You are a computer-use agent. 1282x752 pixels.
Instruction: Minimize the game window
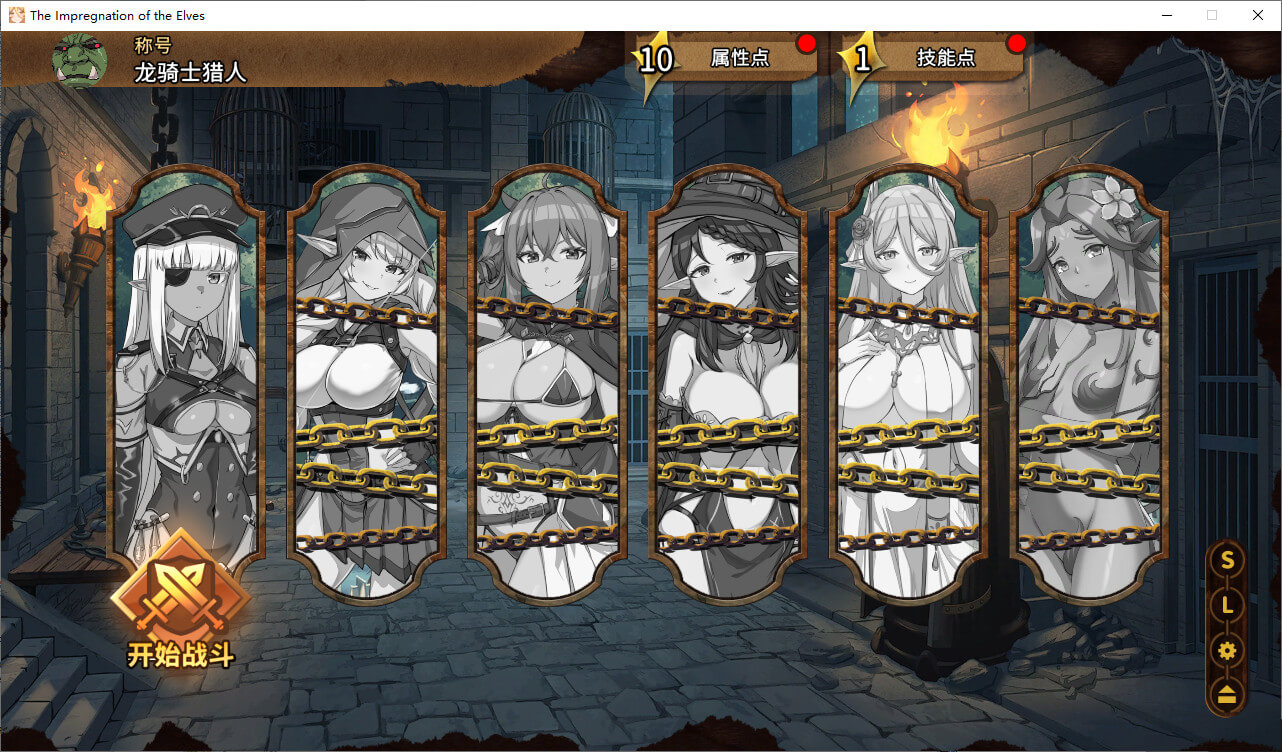tap(1166, 15)
